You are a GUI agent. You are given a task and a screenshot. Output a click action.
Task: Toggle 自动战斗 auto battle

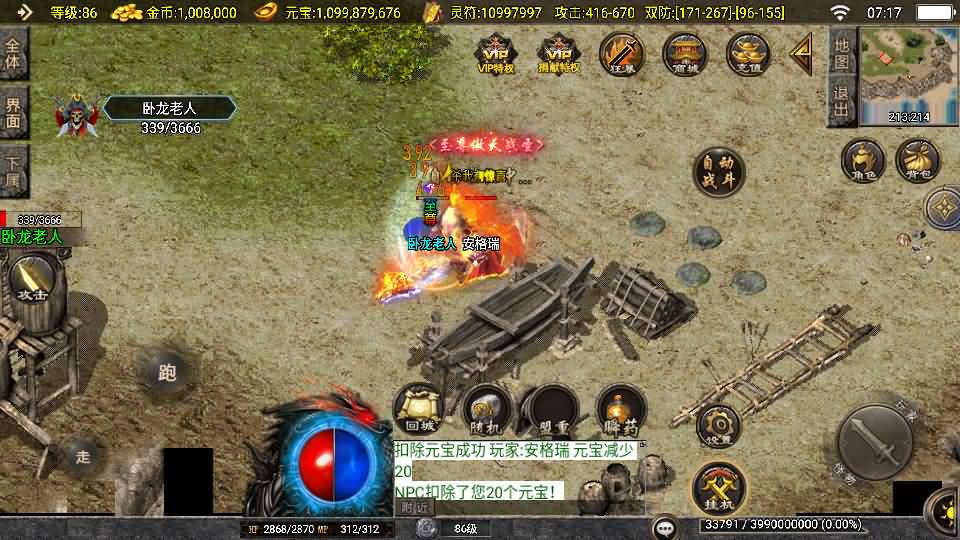(718, 172)
